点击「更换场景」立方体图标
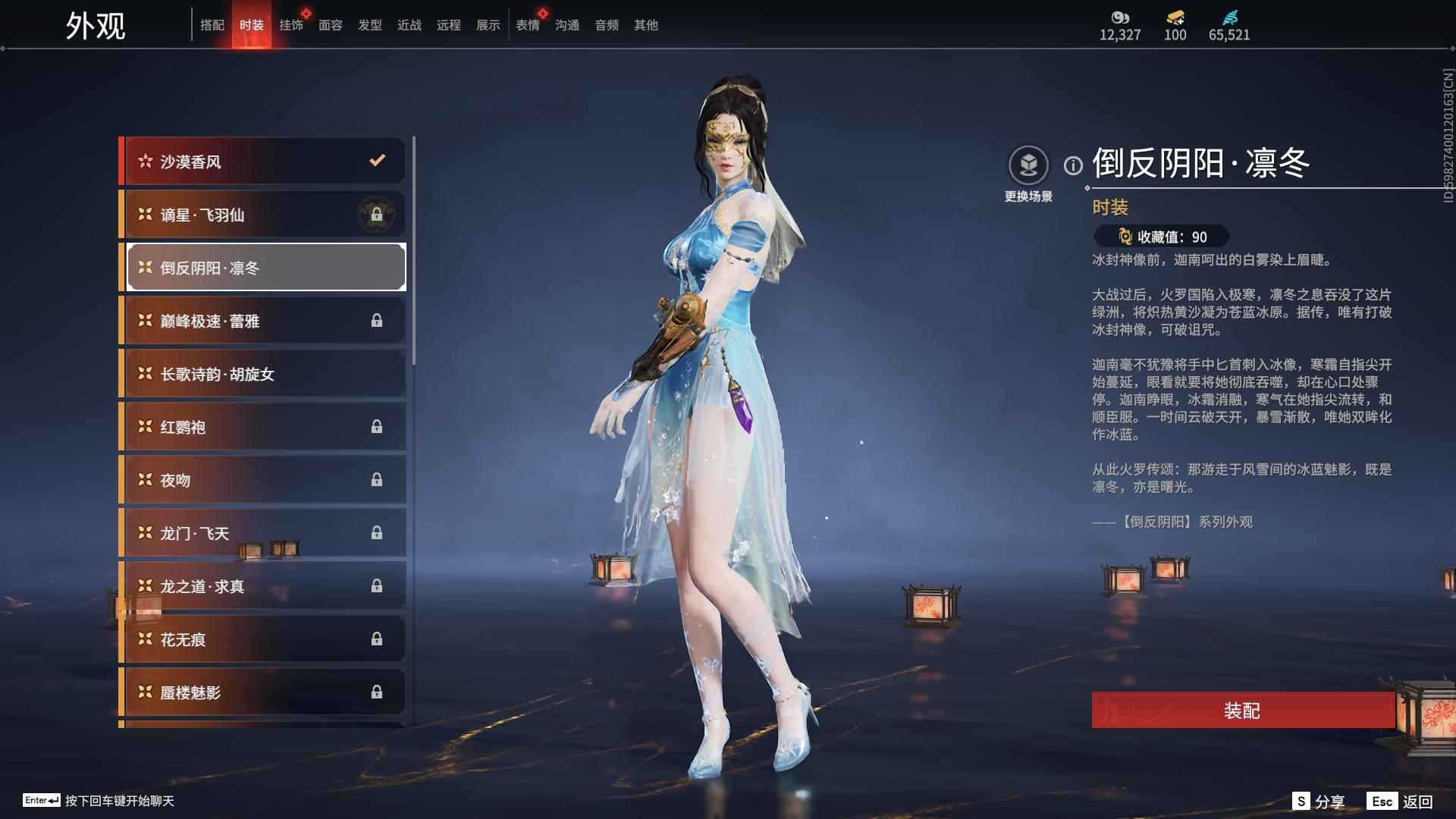Image resolution: width=1456 pixels, height=819 pixels. tap(1029, 163)
